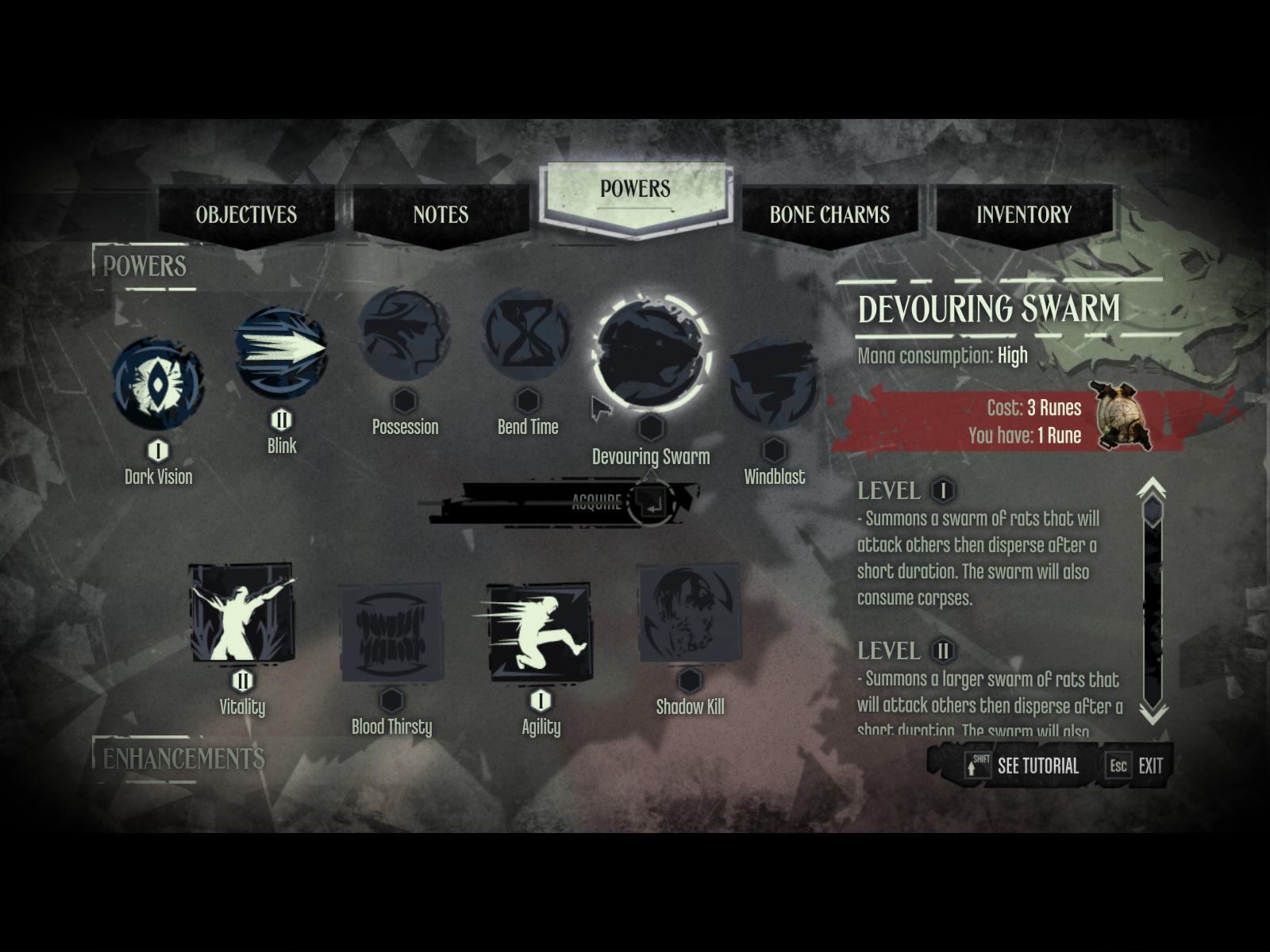Select the Vitality enhancement icon
This screenshot has height=952, width=1270.
pyautogui.click(x=241, y=612)
